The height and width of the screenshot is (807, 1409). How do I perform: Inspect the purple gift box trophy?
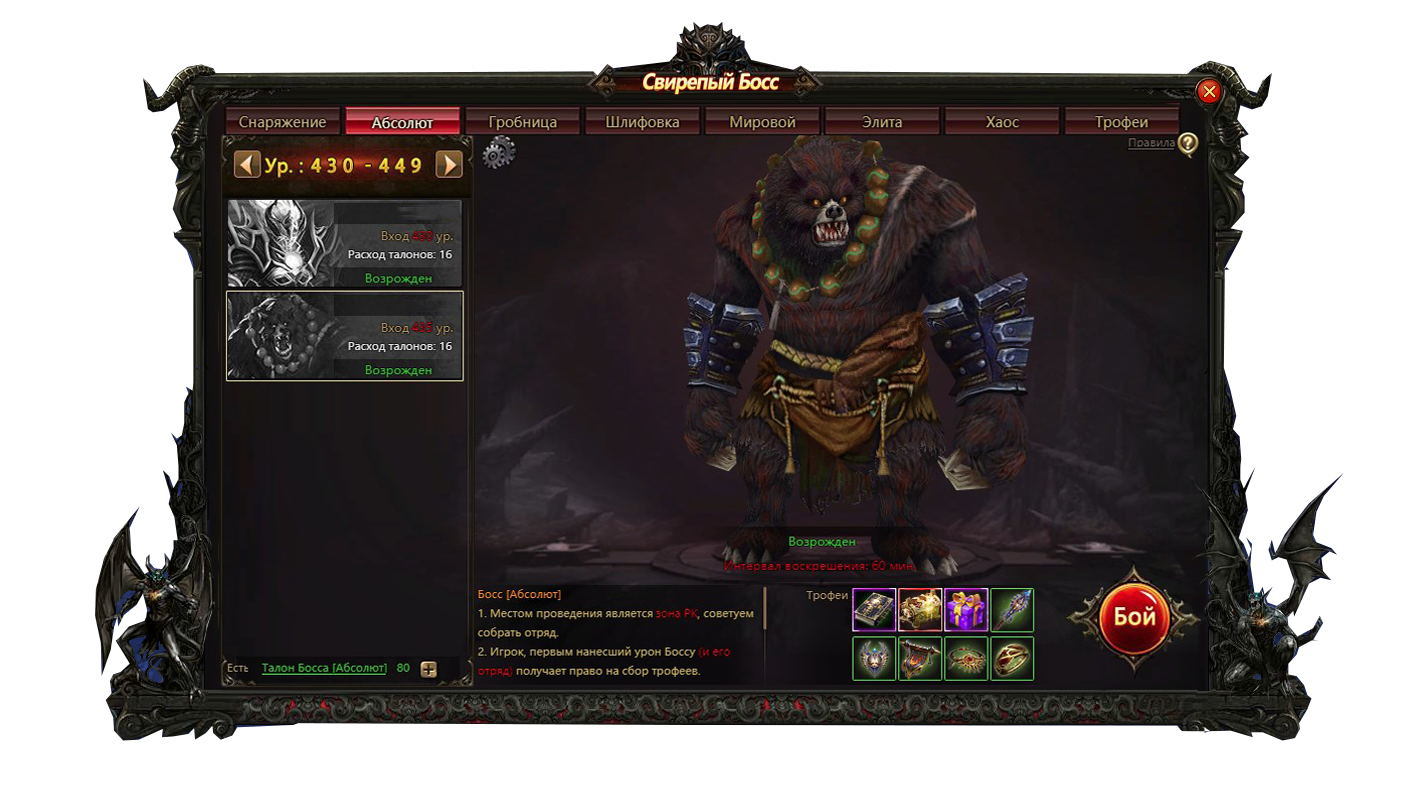pyautogui.click(x=966, y=610)
